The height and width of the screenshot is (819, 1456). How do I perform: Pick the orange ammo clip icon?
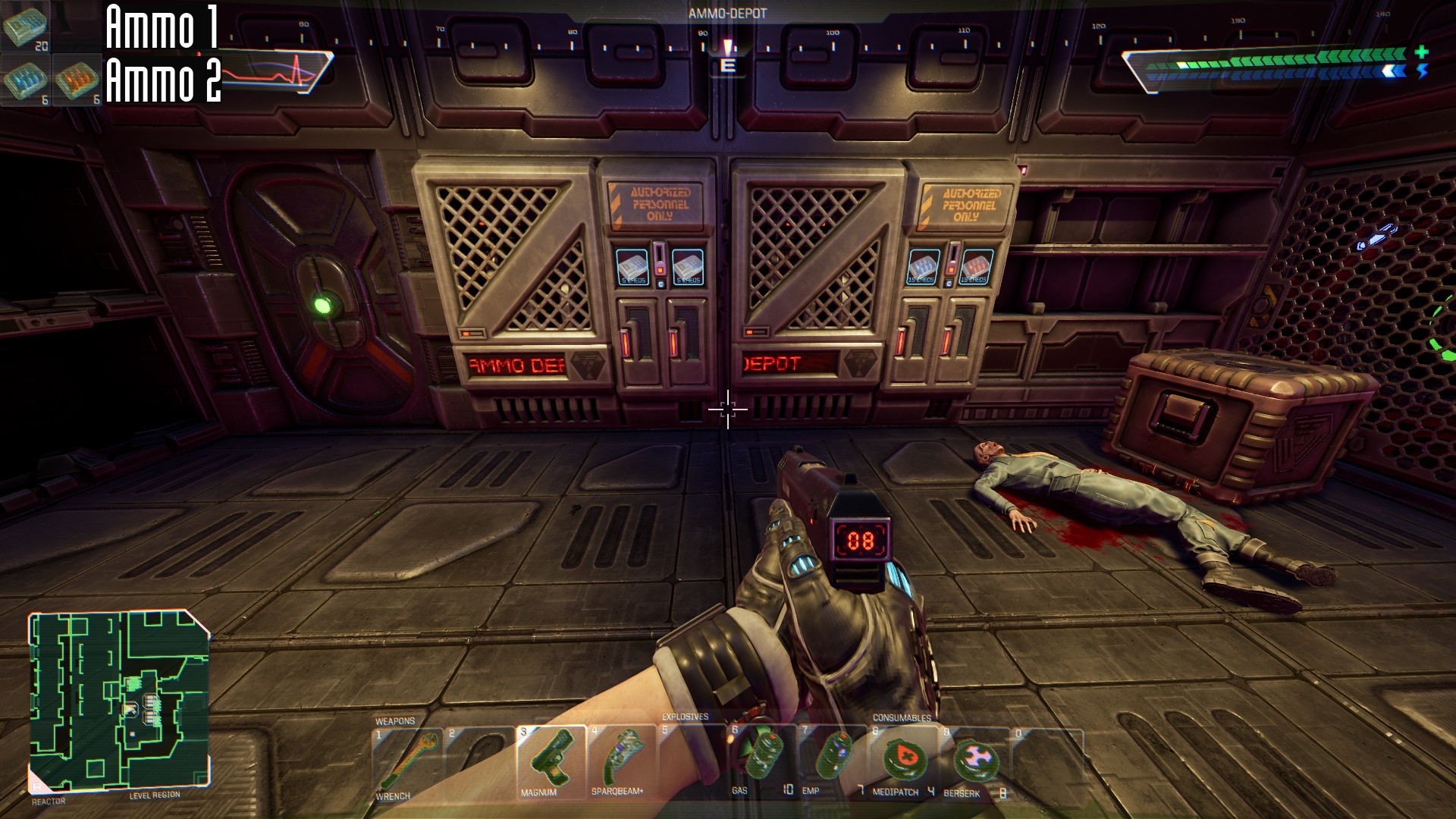coord(77,80)
